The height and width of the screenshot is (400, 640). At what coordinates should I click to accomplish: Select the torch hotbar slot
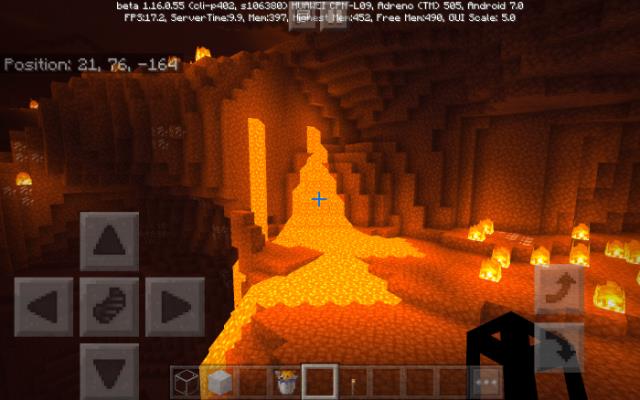tap(353, 382)
